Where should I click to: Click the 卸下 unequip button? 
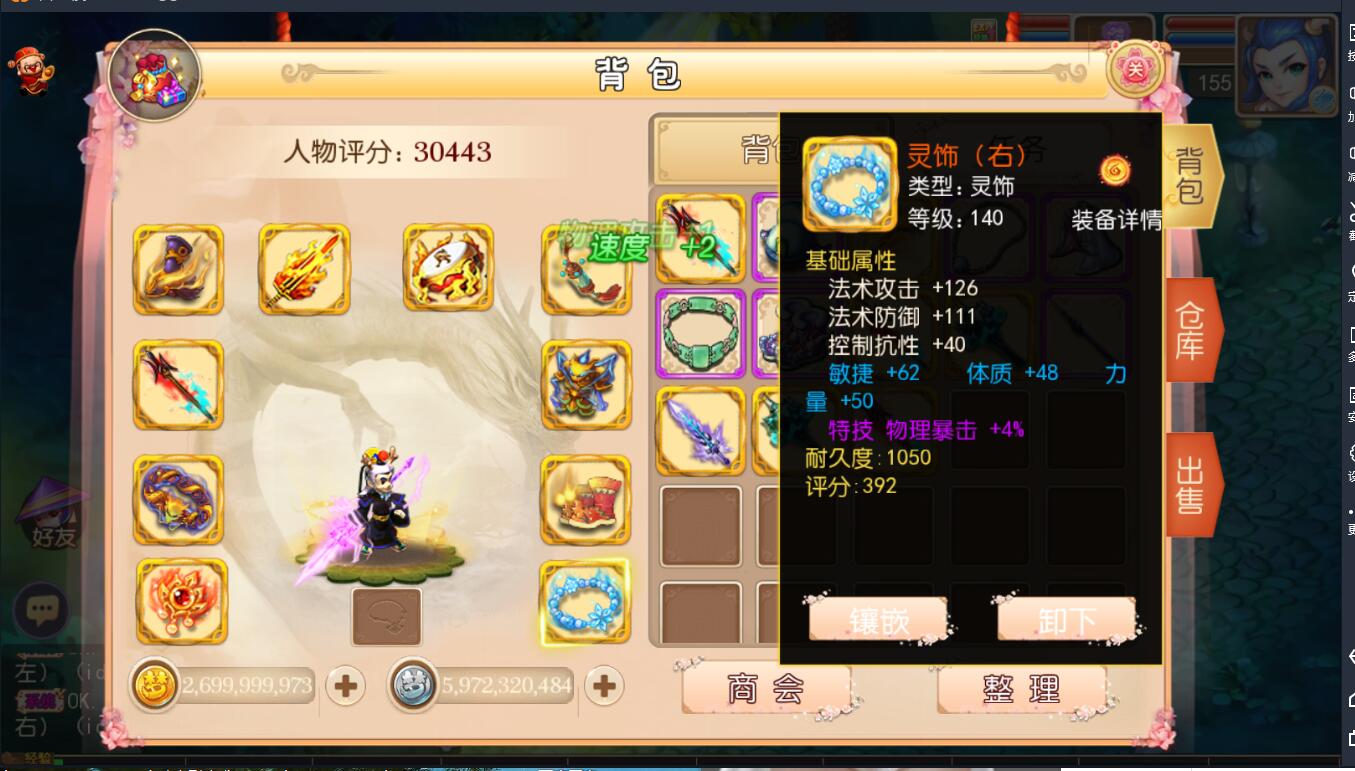pos(1066,619)
